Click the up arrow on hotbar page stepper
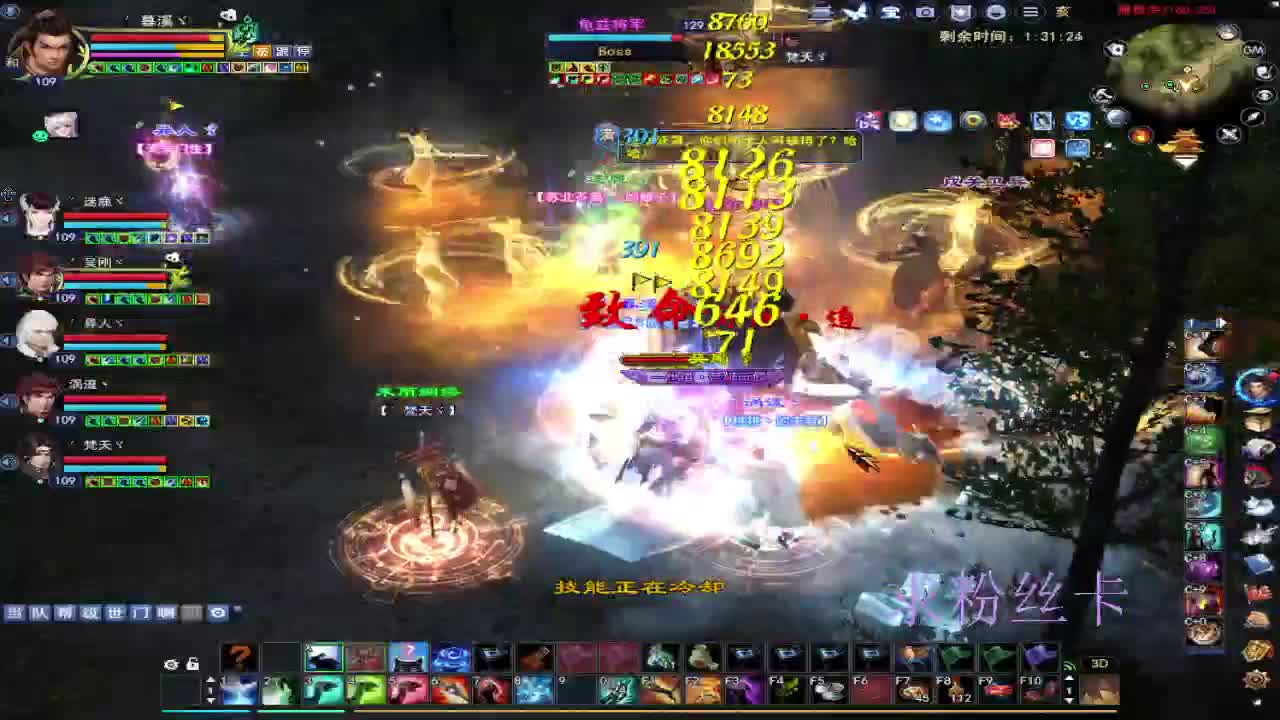Image resolution: width=1280 pixels, height=720 pixels. tap(211, 680)
